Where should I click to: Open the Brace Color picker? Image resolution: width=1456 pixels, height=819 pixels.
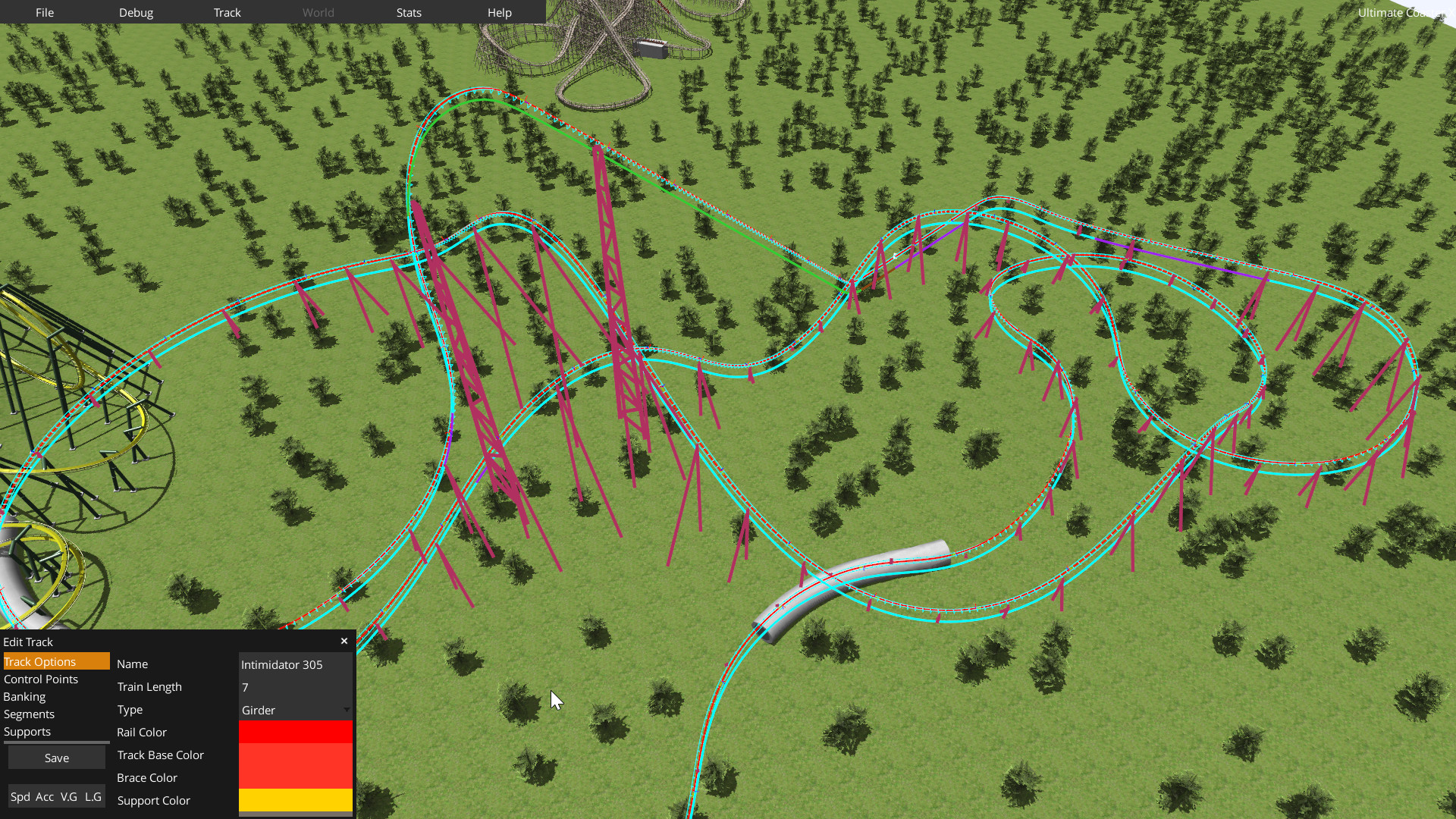(295, 777)
